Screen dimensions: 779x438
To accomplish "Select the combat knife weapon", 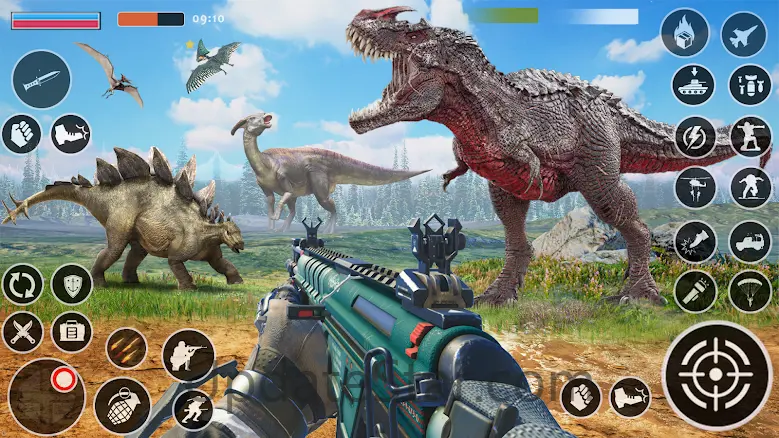I will [41, 79].
